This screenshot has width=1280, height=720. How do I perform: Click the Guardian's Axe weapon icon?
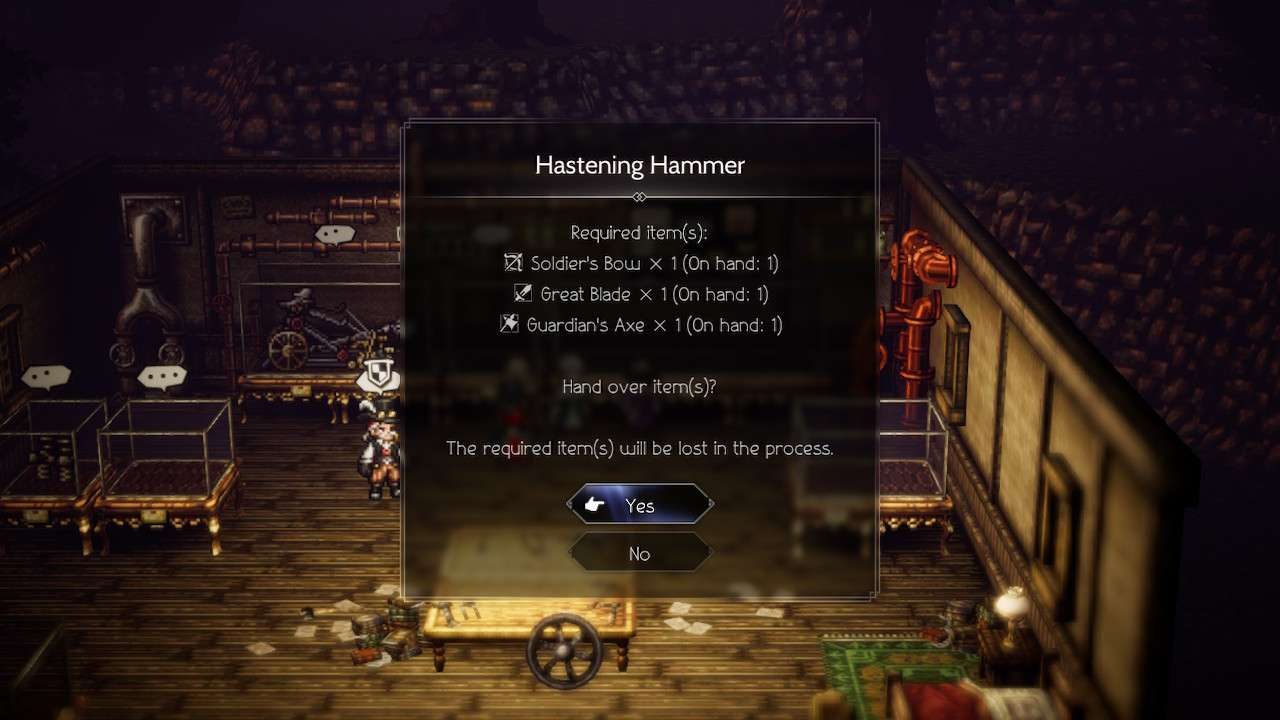(511, 324)
